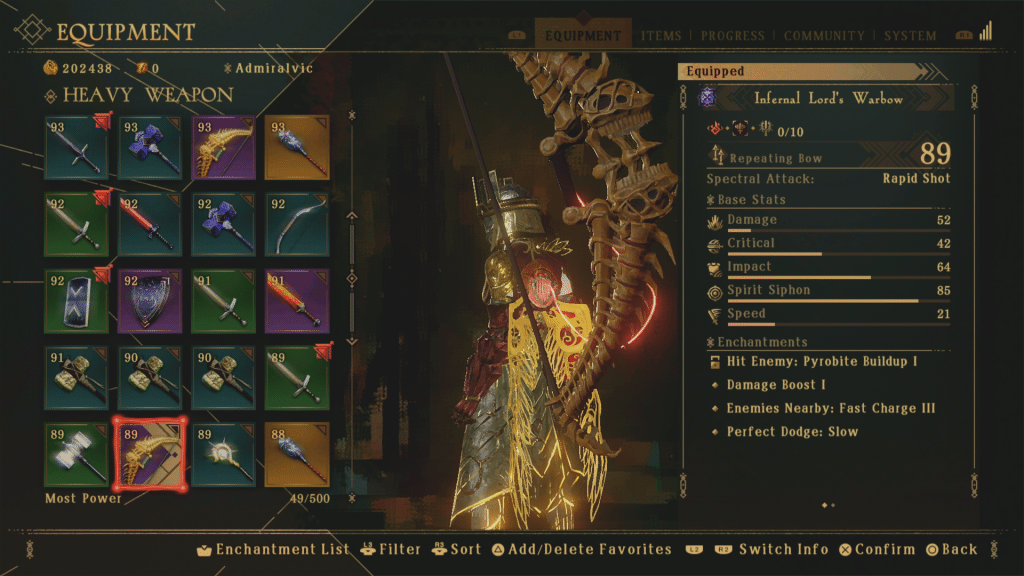
Task: Choose the level 89 glowing sun staff
Action: (x=223, y=452)
